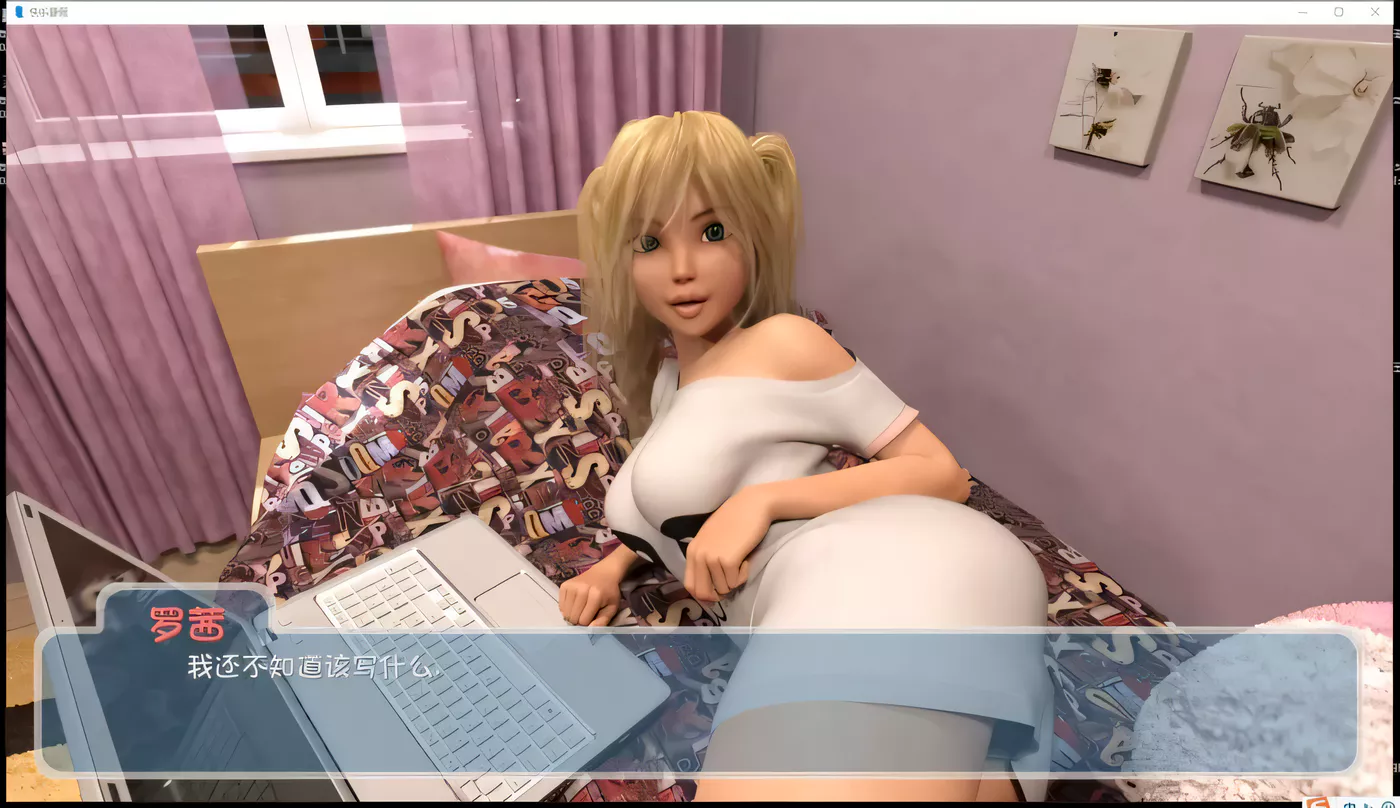Click the game title text in the title bar
The width and height of the screenshot is (1400, 808).
pyautogui.click(x=50, y=11)
